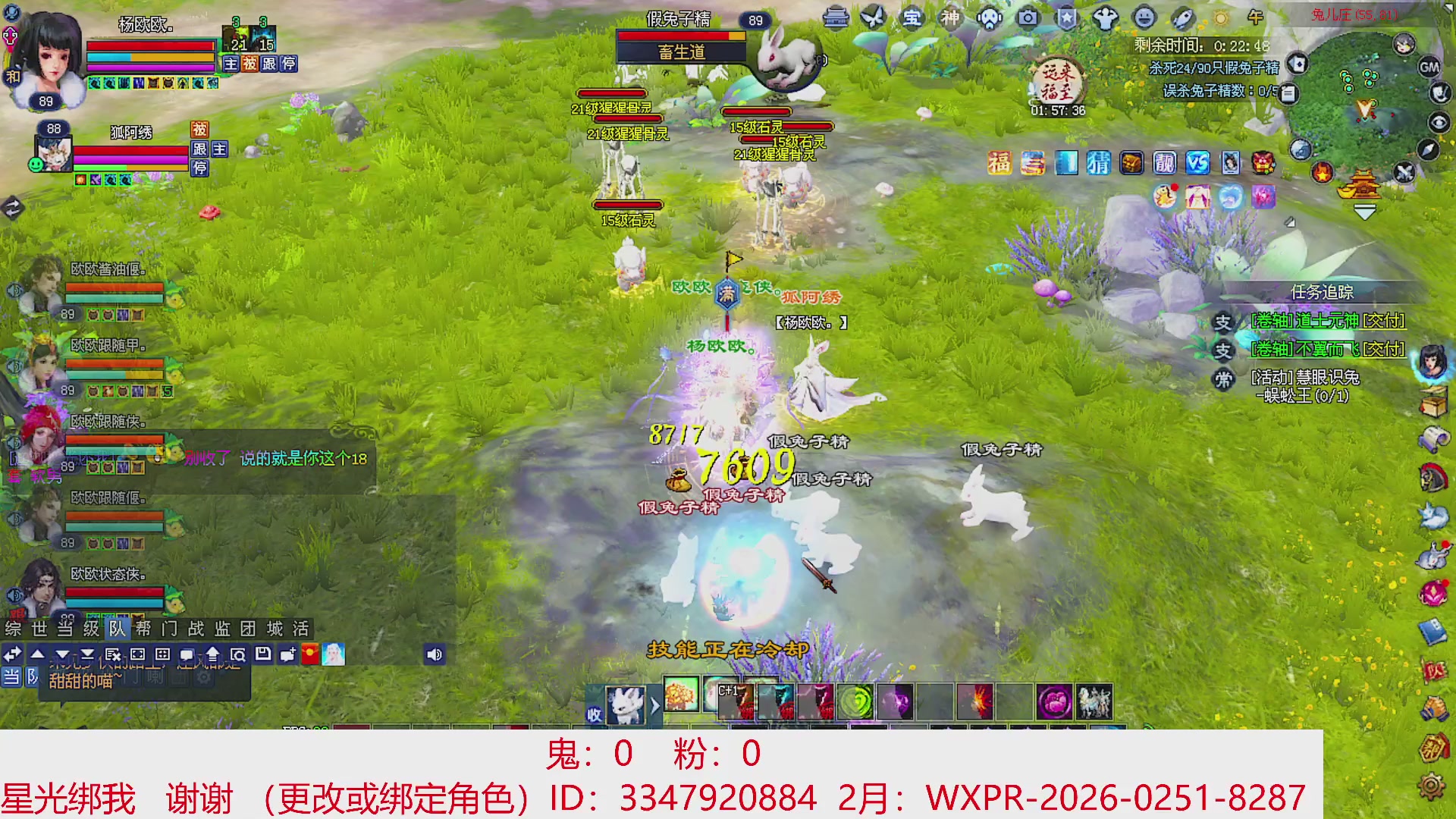Select the rocket event icon at top
This screenshot has height=819, width=1456.
(x=1185, y=19)
